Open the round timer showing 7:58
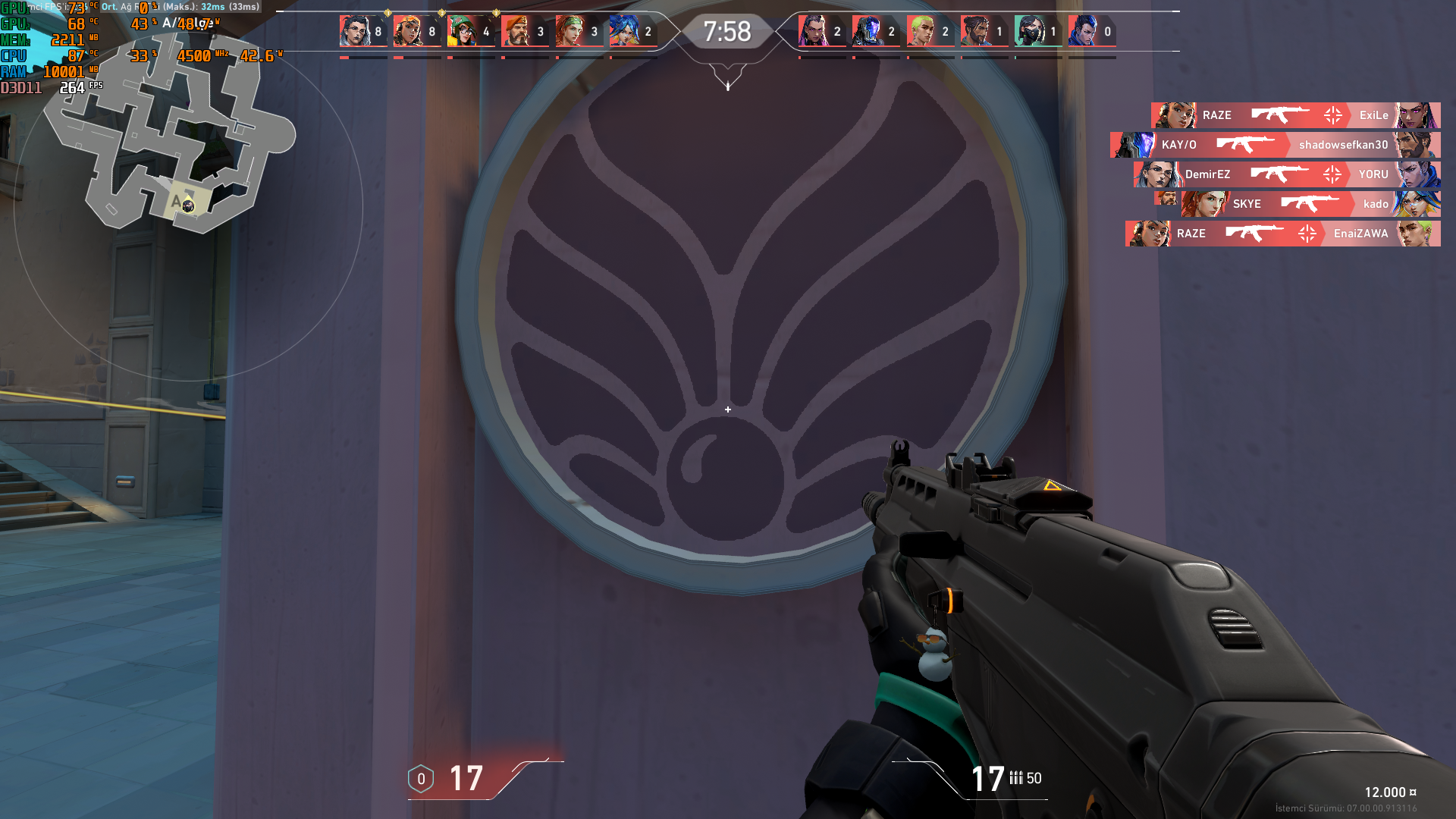Viewport: 1456px width, 819px height. point(728,32)
